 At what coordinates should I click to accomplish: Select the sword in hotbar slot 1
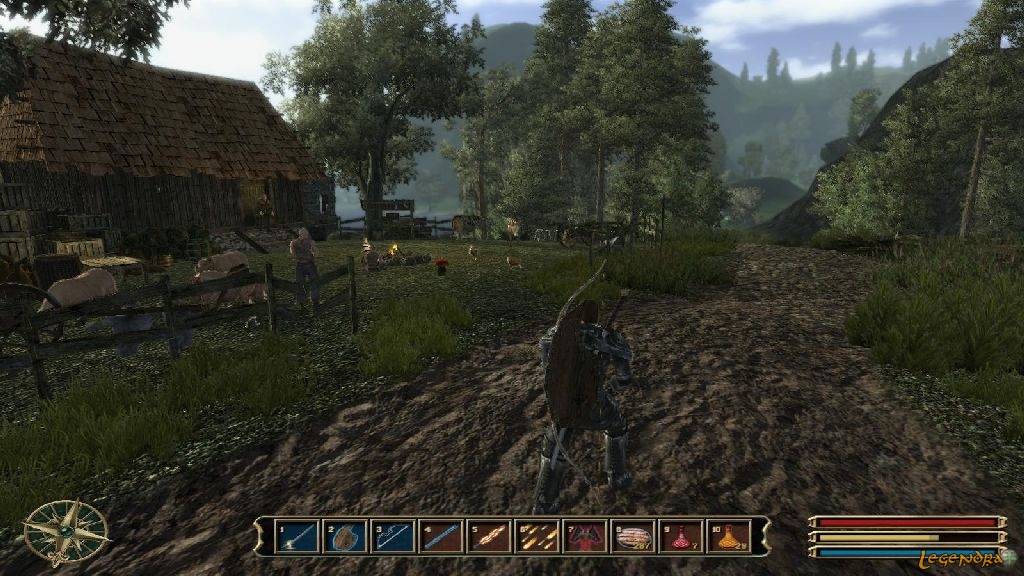297,537
